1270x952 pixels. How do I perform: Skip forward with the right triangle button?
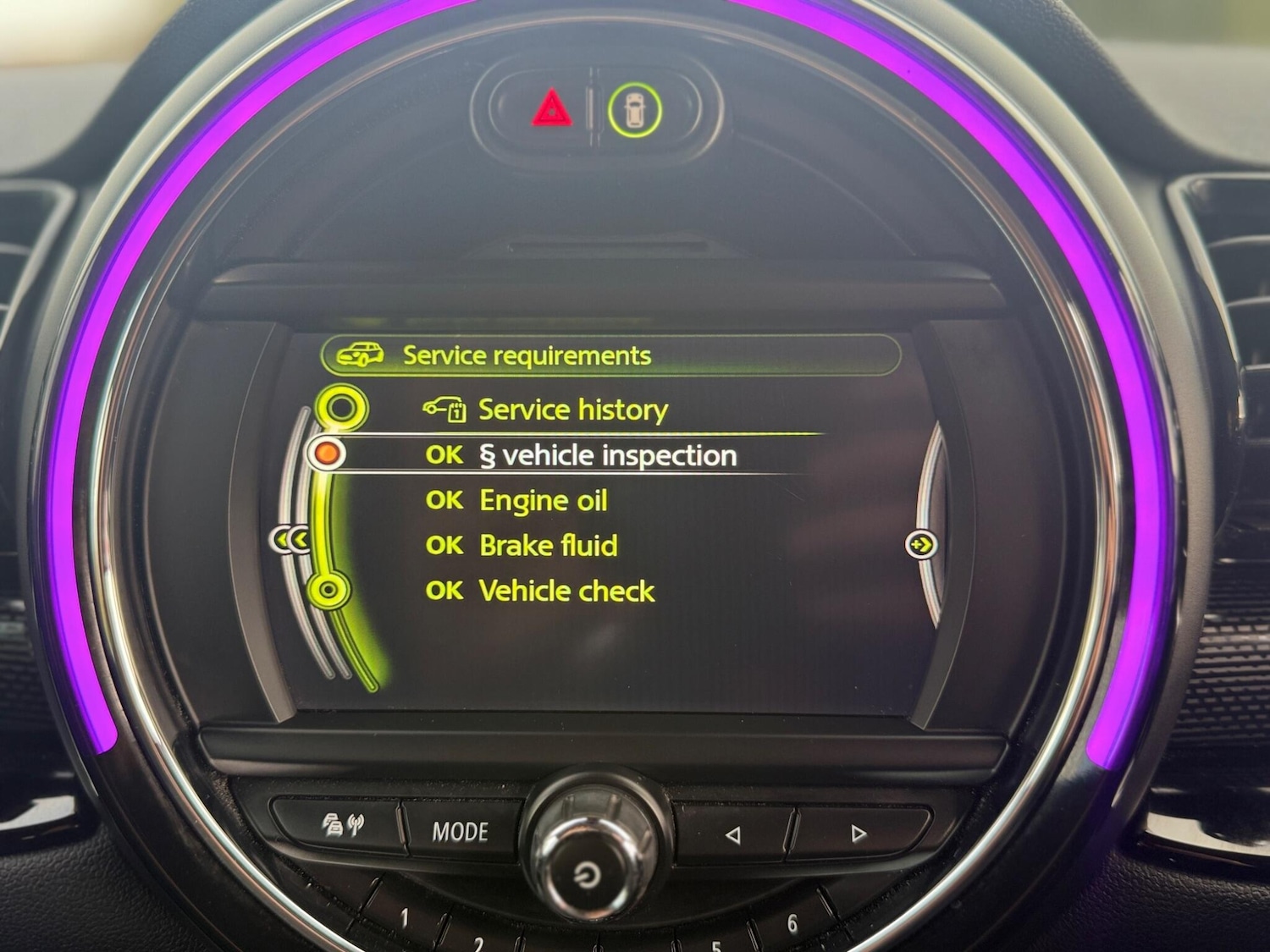coord(859,834)
